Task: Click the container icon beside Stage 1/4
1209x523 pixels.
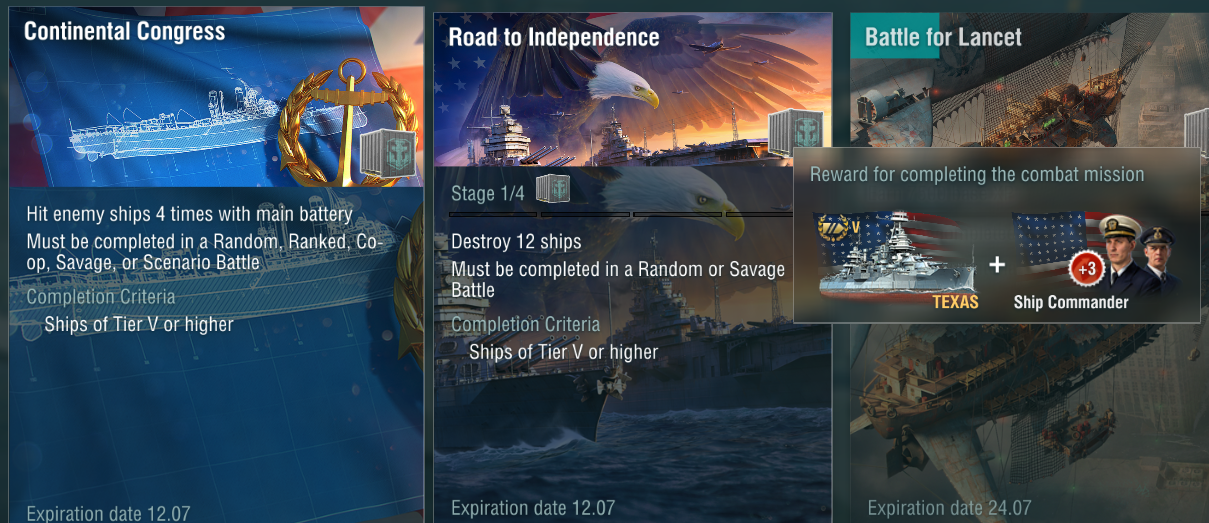Action: click(x=552, y=189)
